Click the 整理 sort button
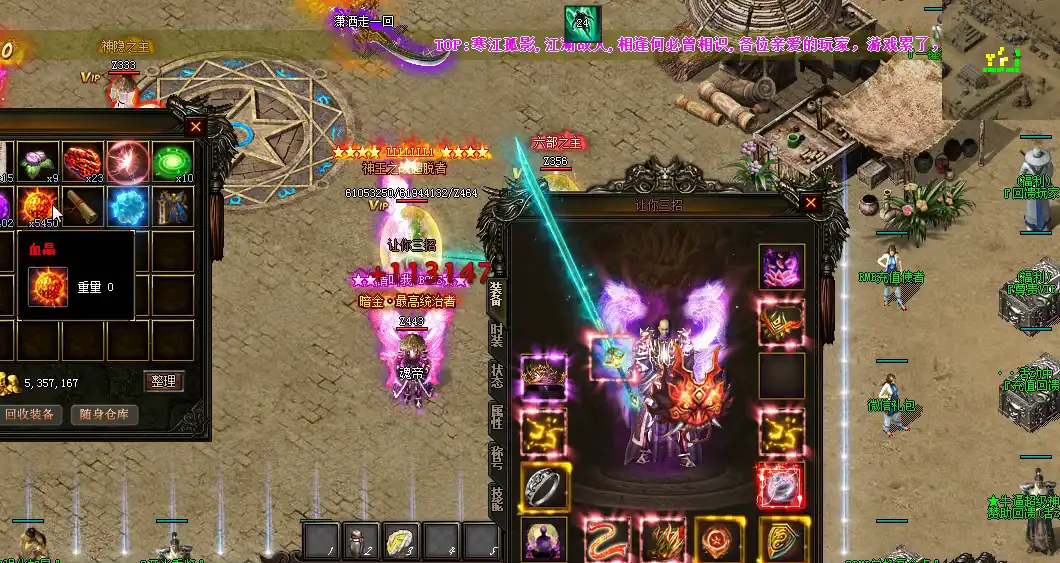The image size is (1060, 563). click(x=163, y=381)
